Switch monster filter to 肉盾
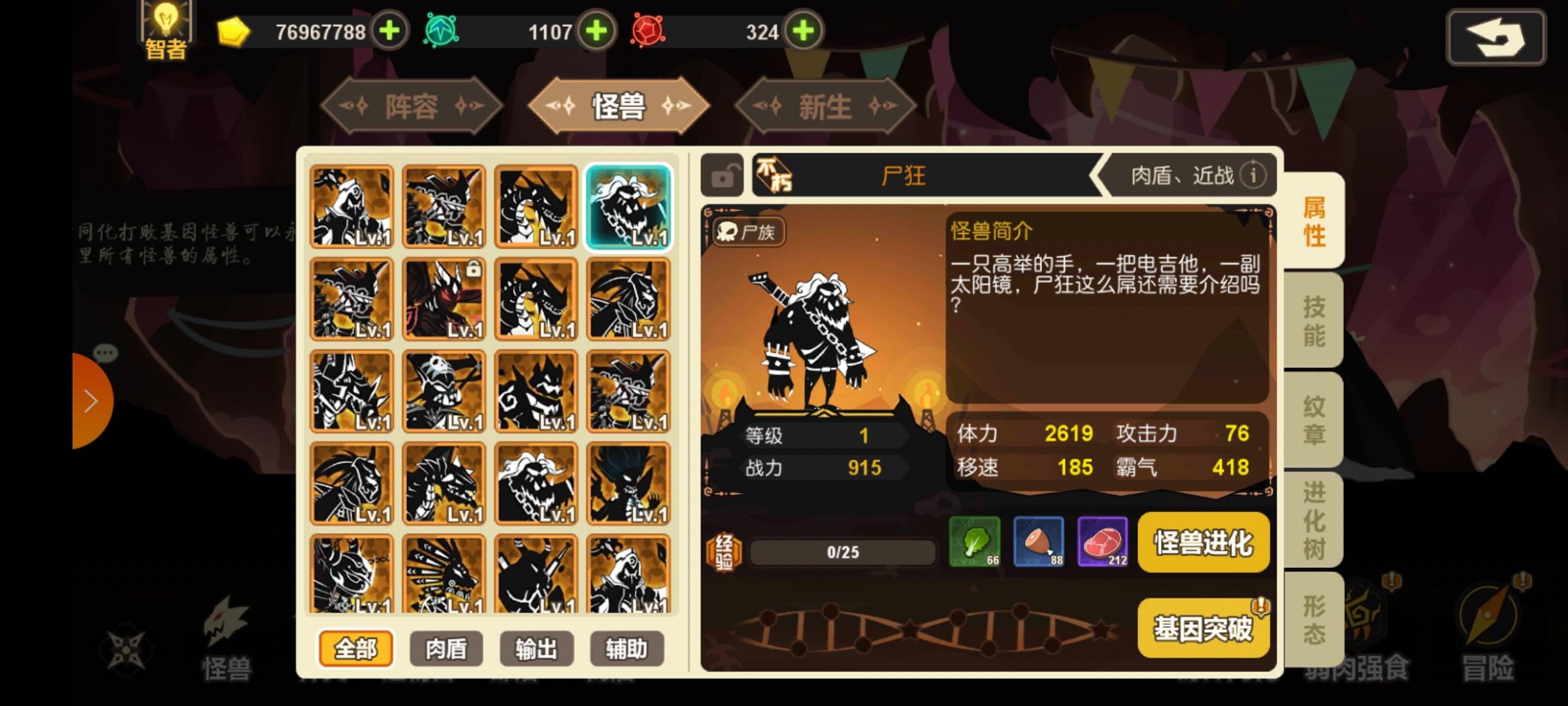The width and height of the screenshot is (1568, 706). click(x=447, y=648)
